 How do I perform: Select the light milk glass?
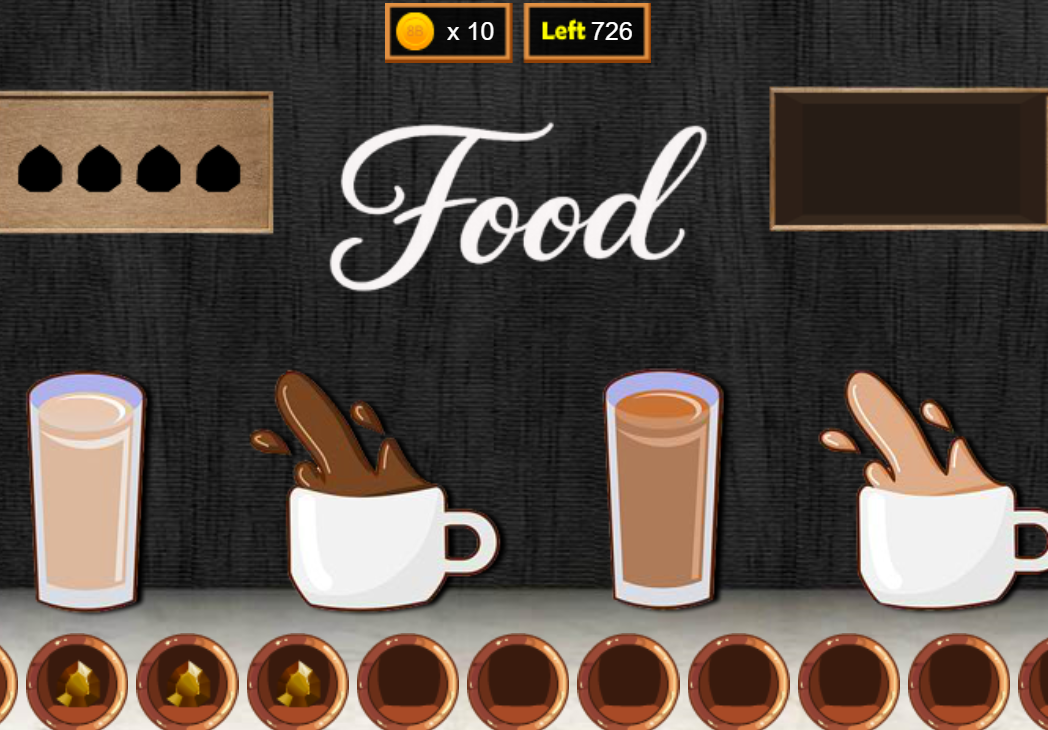[x=86, y=490]
